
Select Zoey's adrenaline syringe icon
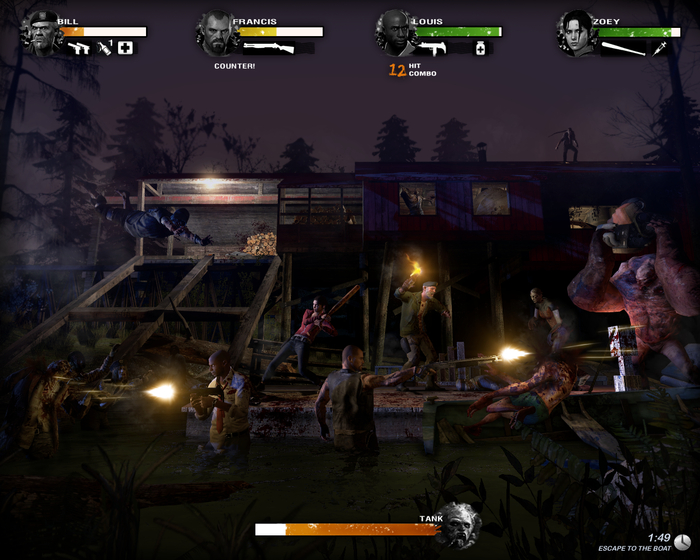[660, 48]
